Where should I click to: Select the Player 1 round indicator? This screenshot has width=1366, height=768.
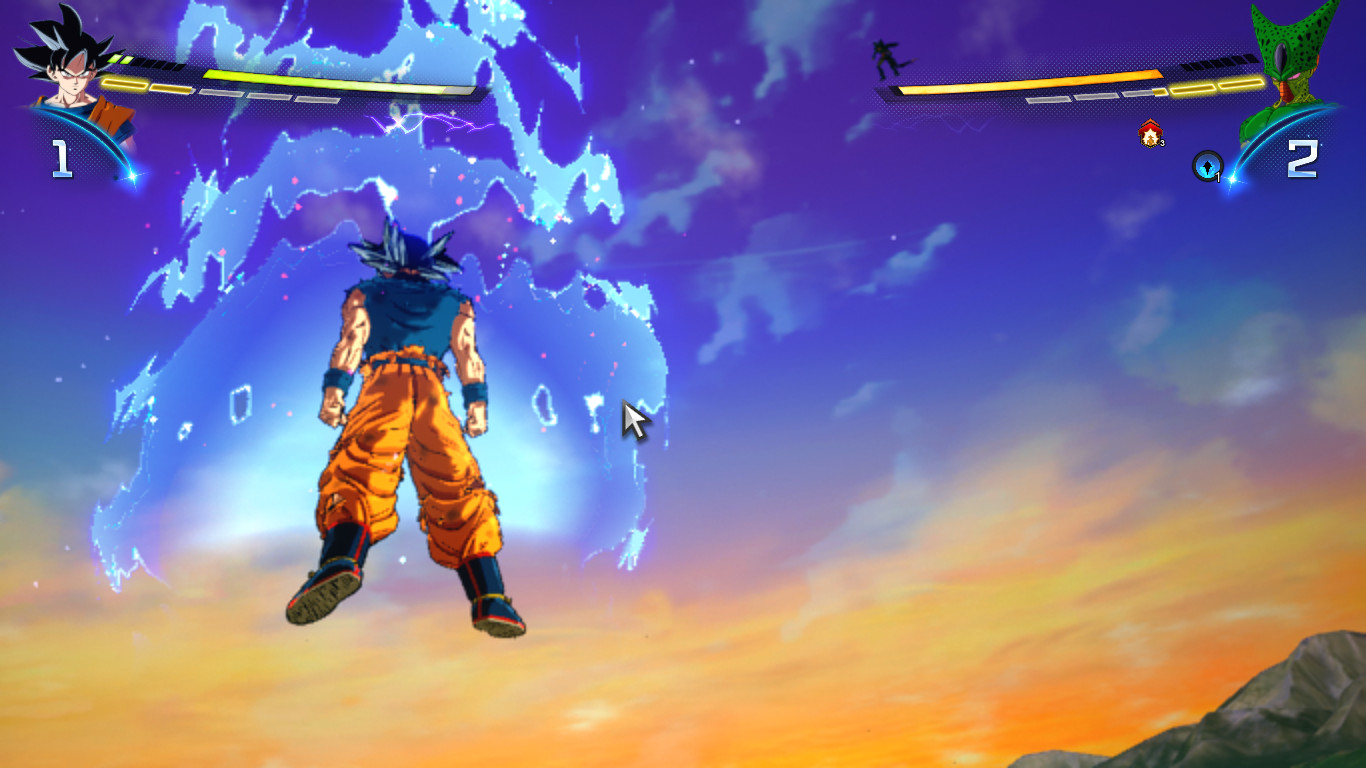[60, 157]
